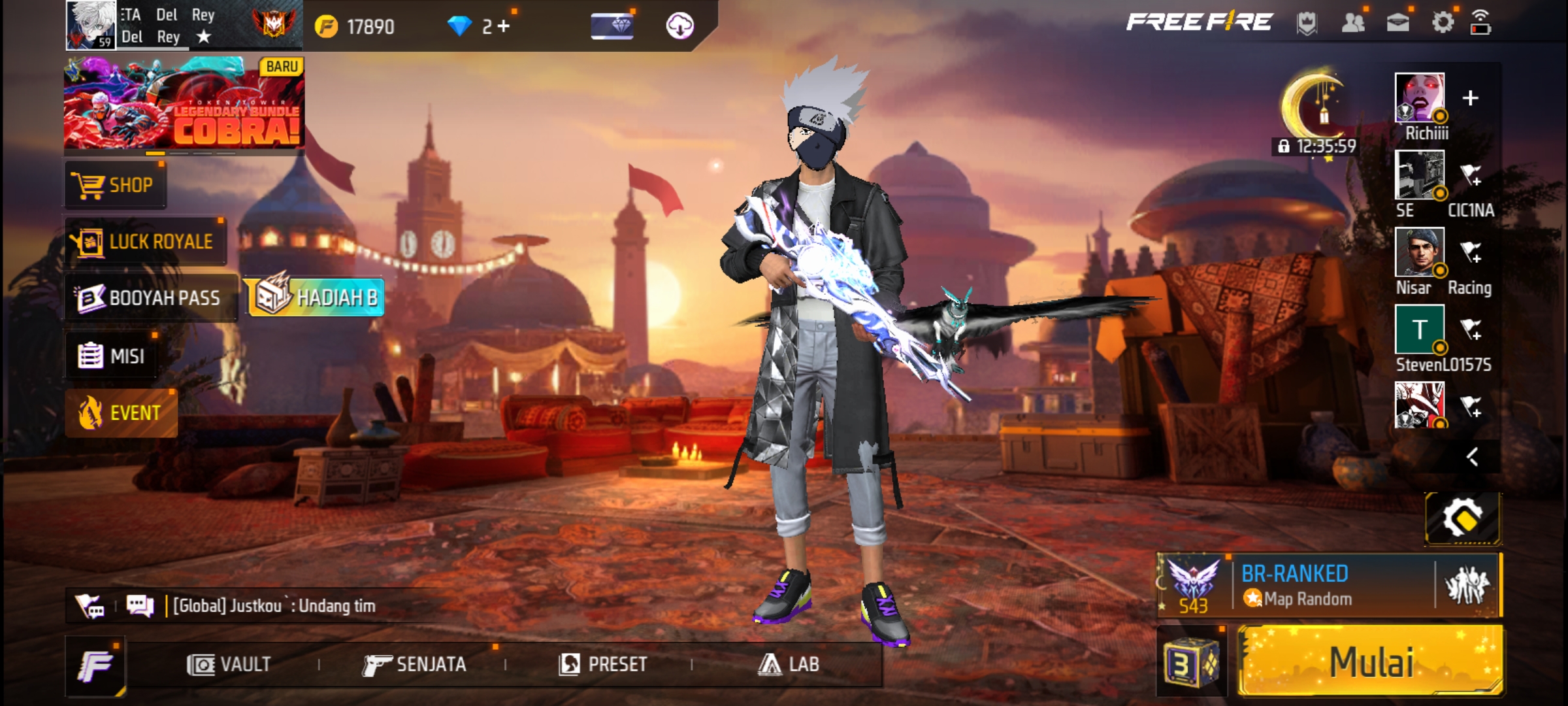Screen dimensions: 1568x706
Task: Open the settings gear icon
Action: (x=1443, y=24)
